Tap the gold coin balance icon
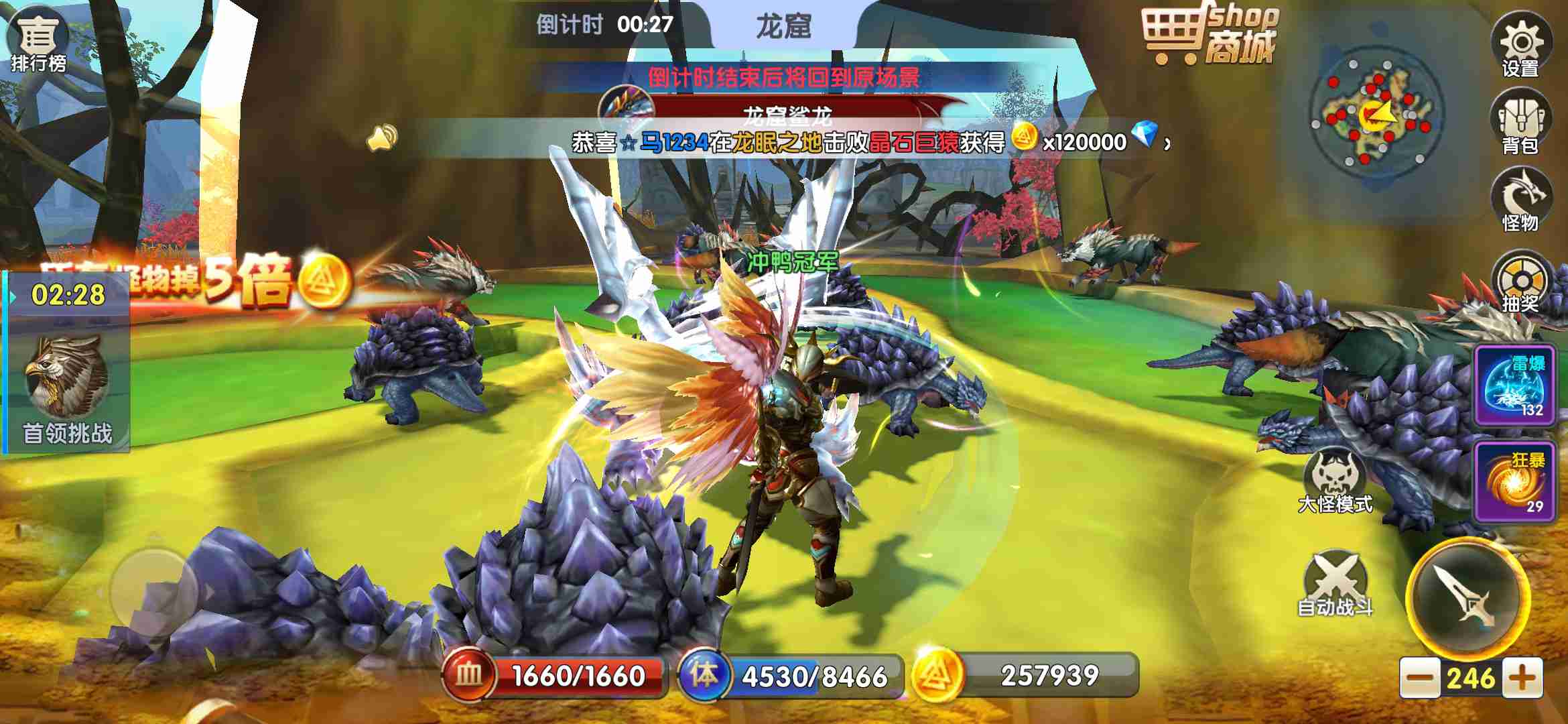Image resolution: width=1568 pixels, height=724 pixels. (937, 675)
